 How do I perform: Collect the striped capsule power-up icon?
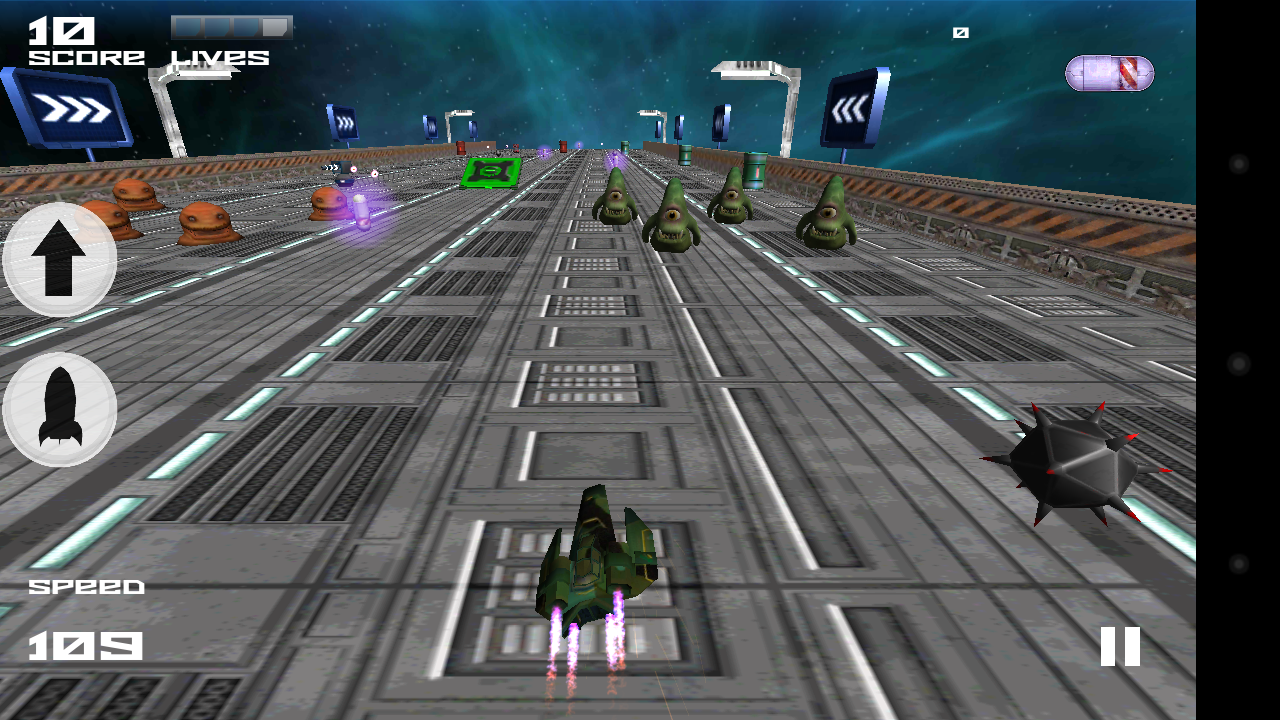point(1108,73)
